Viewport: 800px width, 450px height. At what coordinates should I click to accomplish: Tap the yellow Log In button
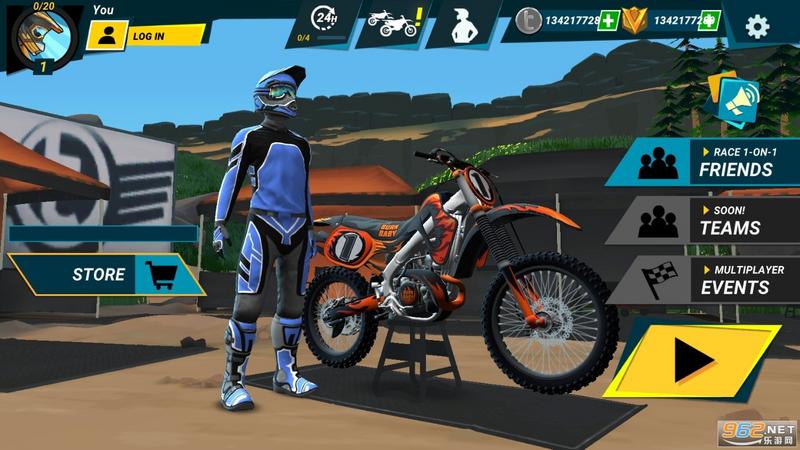tap(145, 36)
